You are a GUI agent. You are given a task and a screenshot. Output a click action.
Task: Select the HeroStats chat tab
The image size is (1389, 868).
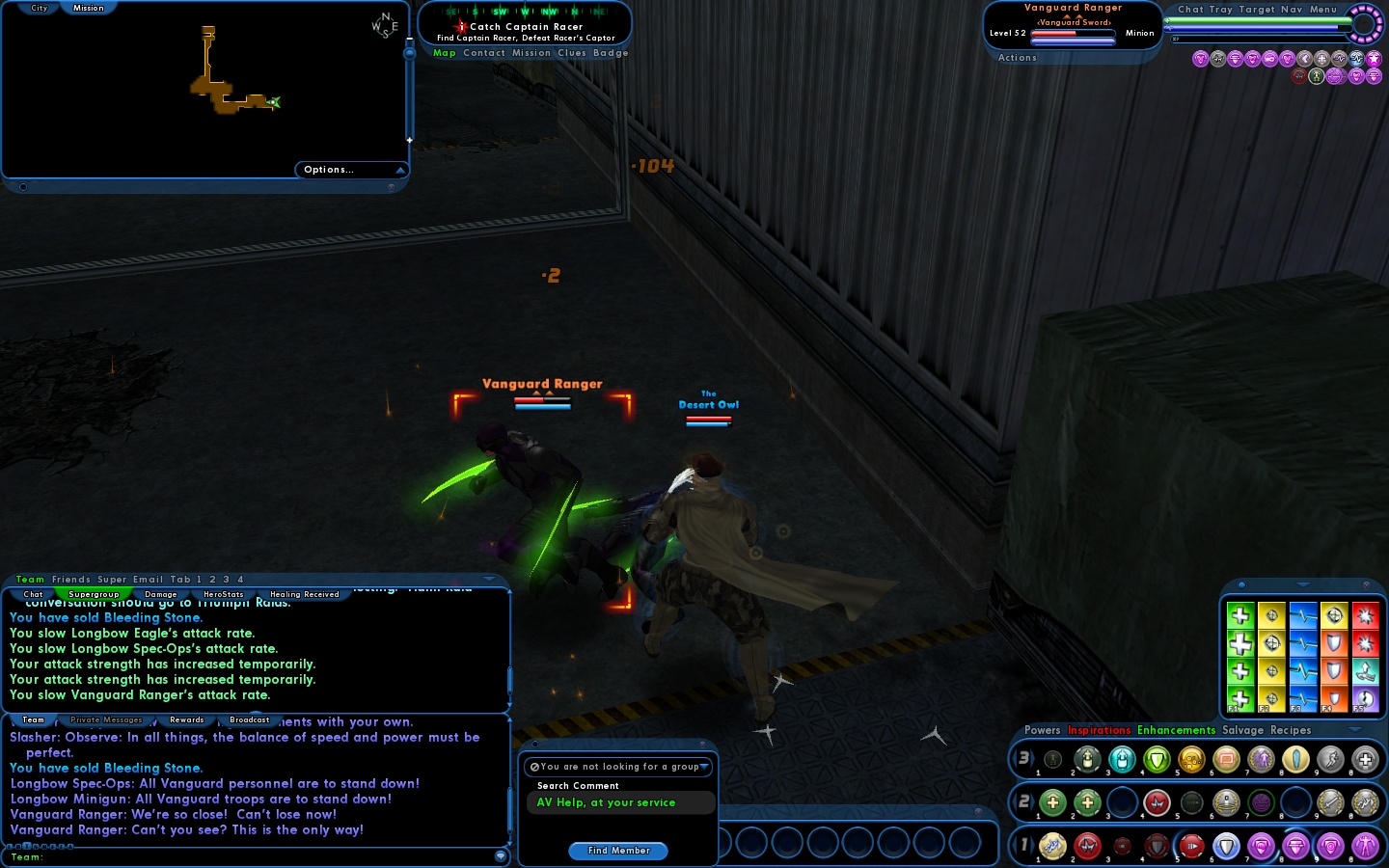click(x=223, y=594)
